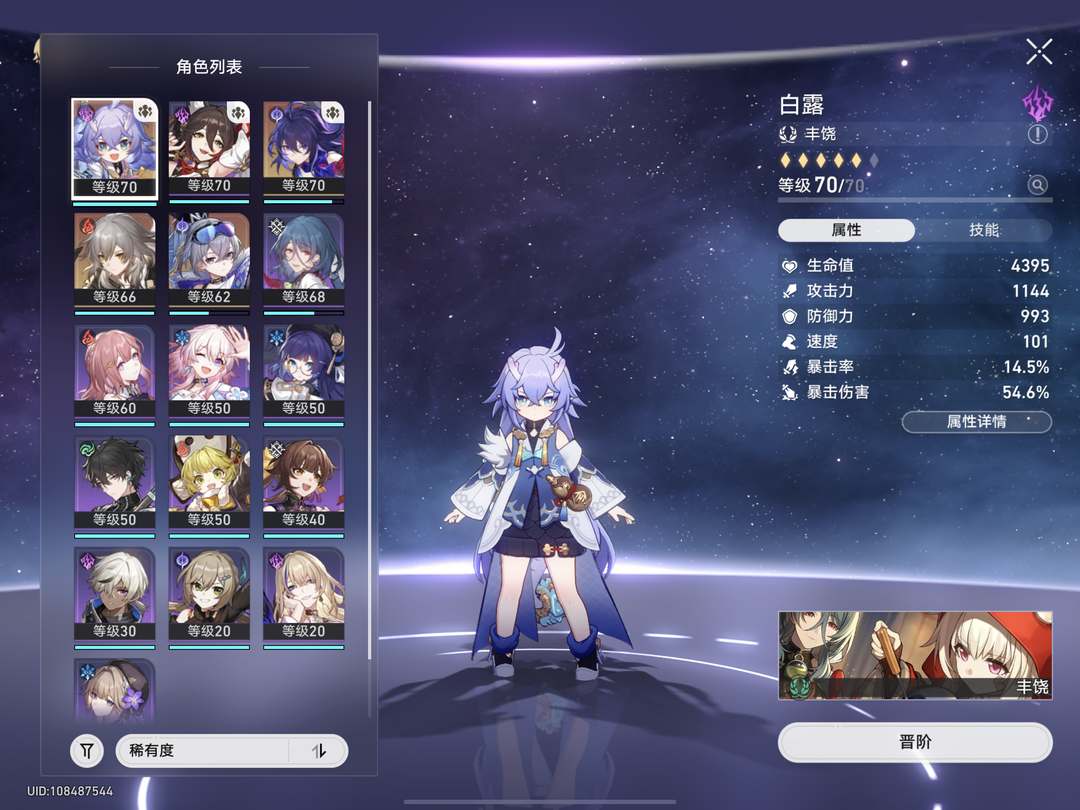Viewport: 1080px width, 810px height.
Task: Open the character list filter funnel
Action: coord(87,750)
